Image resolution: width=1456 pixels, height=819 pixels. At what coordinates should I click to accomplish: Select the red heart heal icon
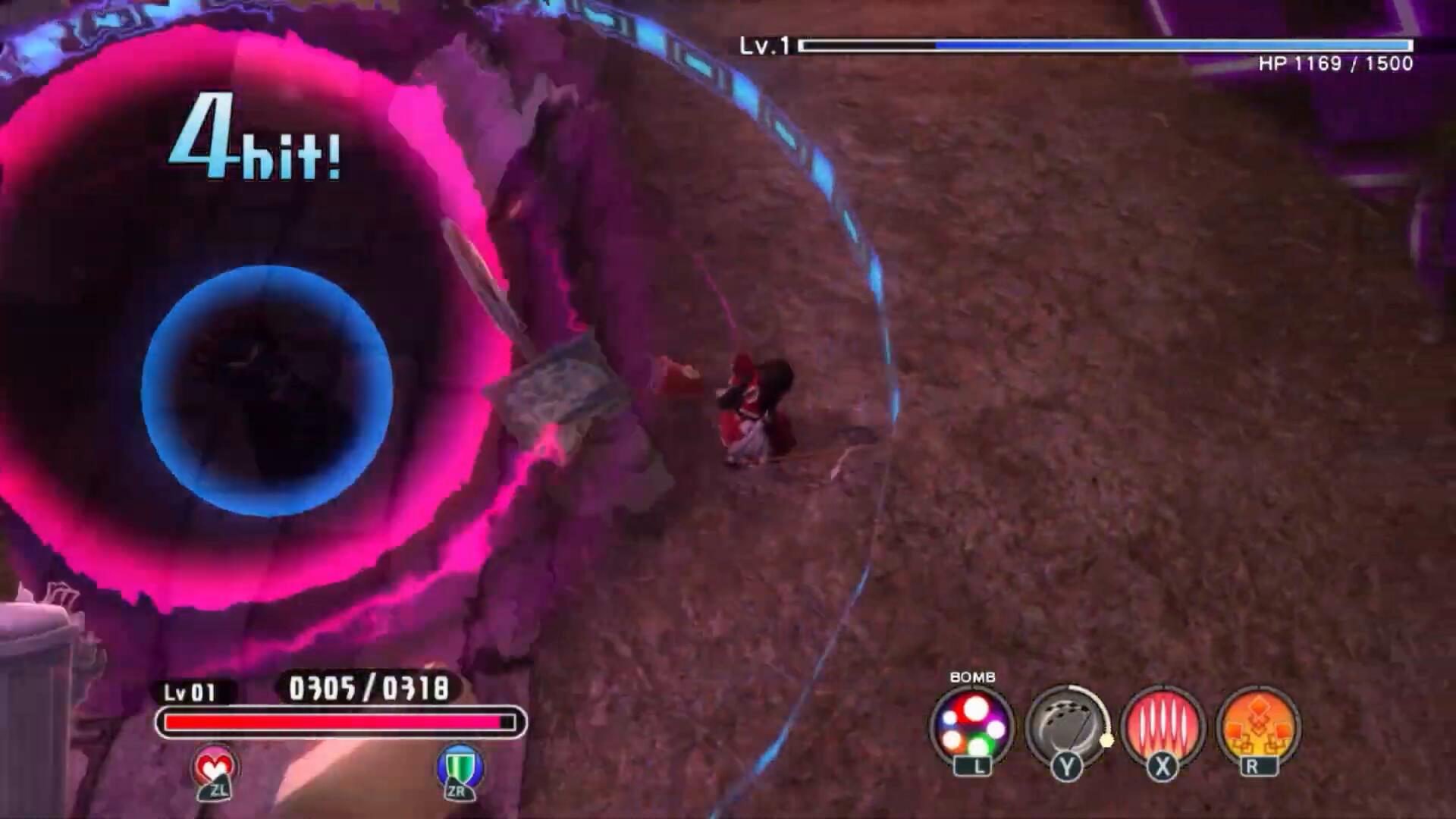(215, 769)
